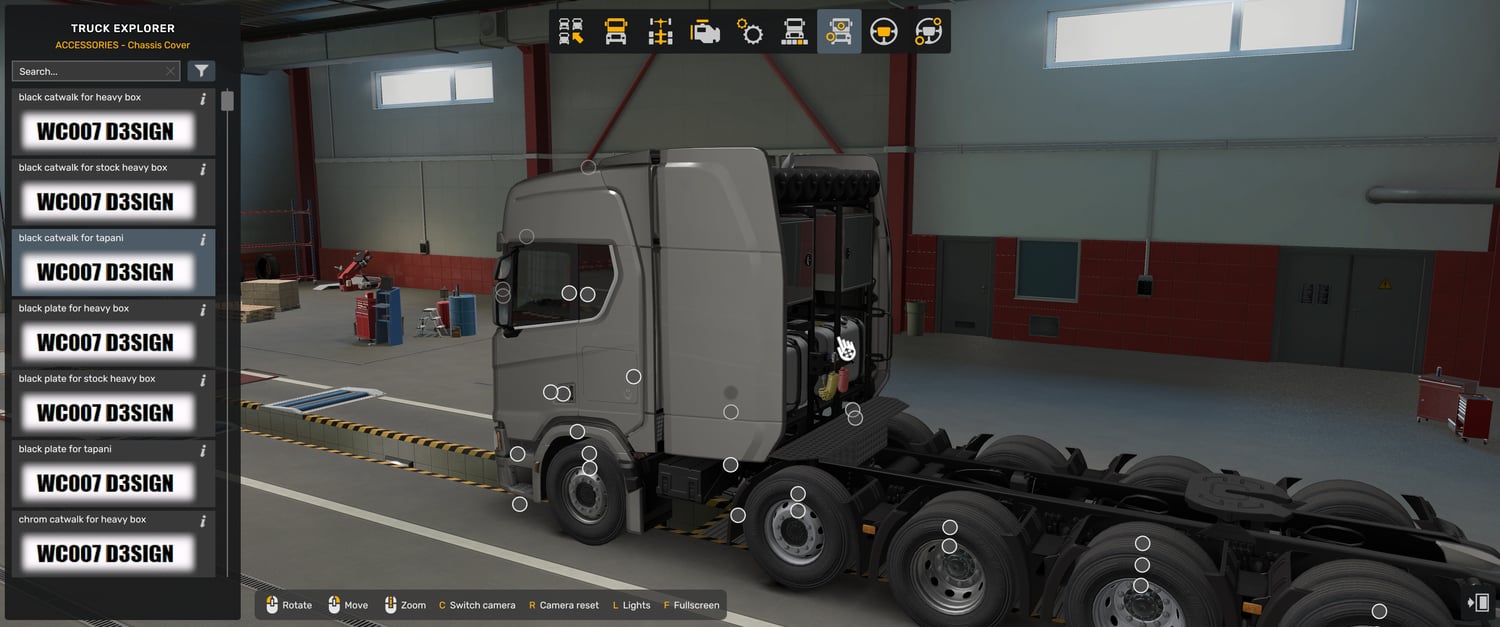Screen dimensions: 1500x627
Task: Click the panel toggle icon with arrow
Action: (x=1477, y=602)
